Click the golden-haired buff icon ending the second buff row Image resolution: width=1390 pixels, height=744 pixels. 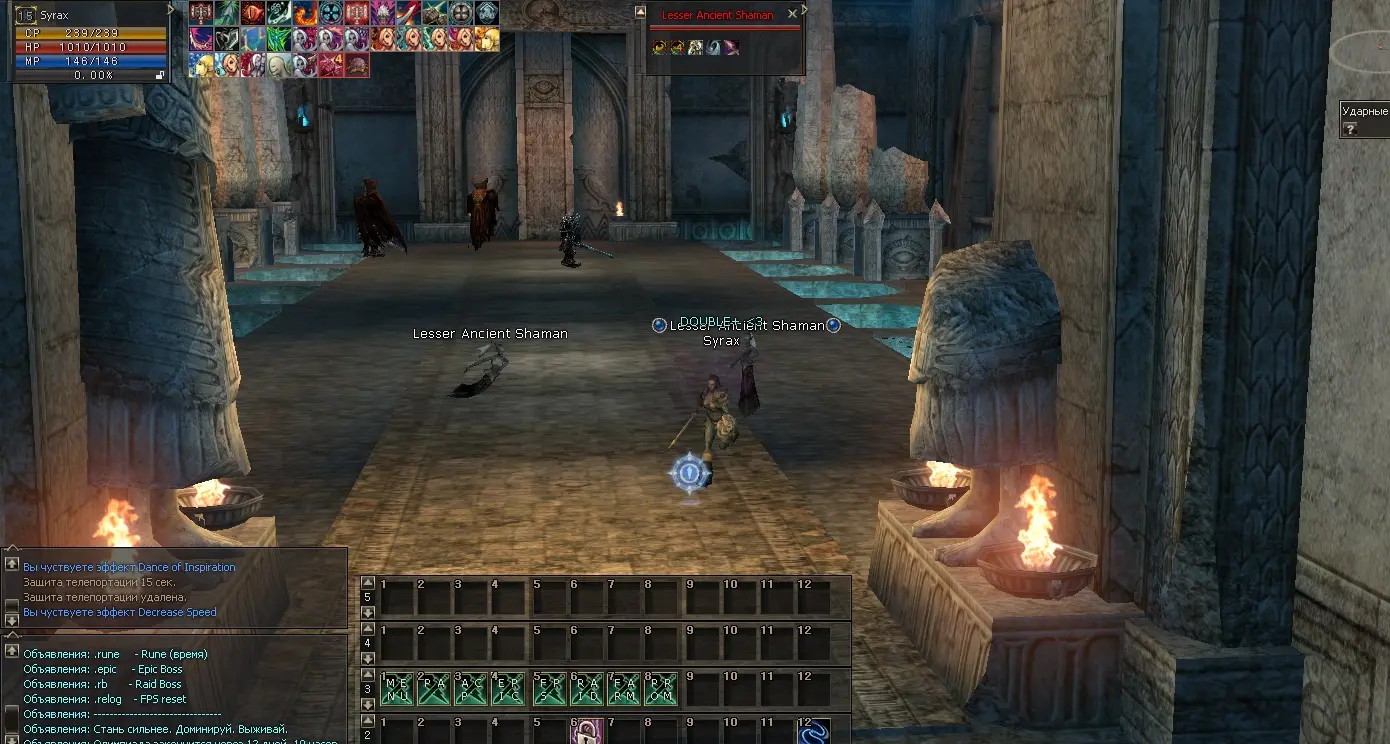(487, 39)
